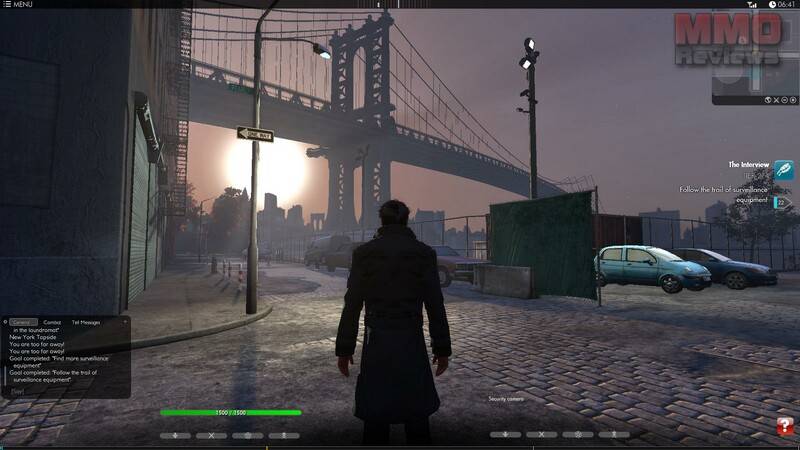The image size is (800, 450).
Task: Open the minimap in the corner
Action: click(755, 70)
